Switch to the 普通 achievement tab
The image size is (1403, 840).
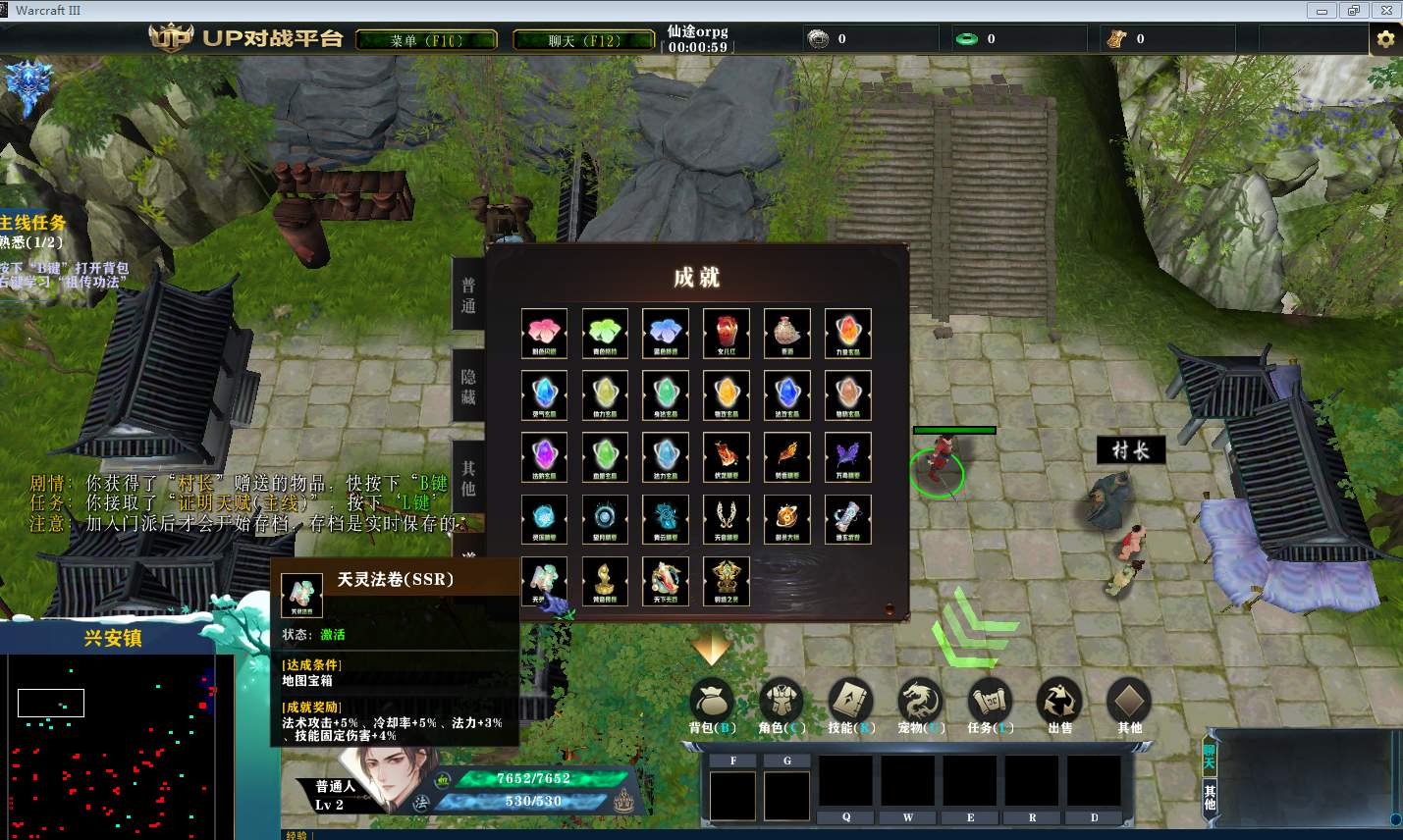point(468,295)
